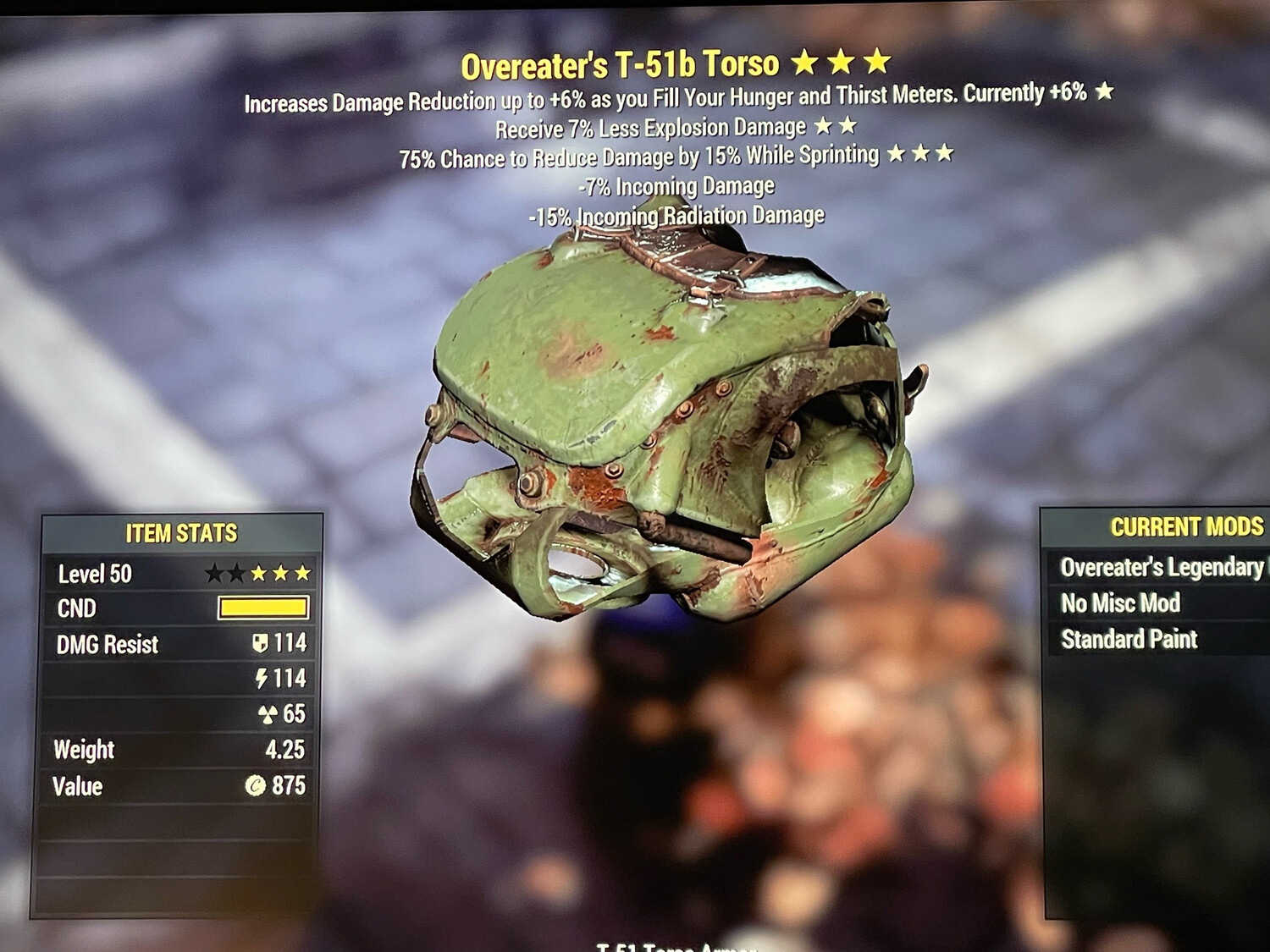This screenshot has width=1270, height=952.
Task: Select the No Misc Mod entry
Action: point(1121,603)
